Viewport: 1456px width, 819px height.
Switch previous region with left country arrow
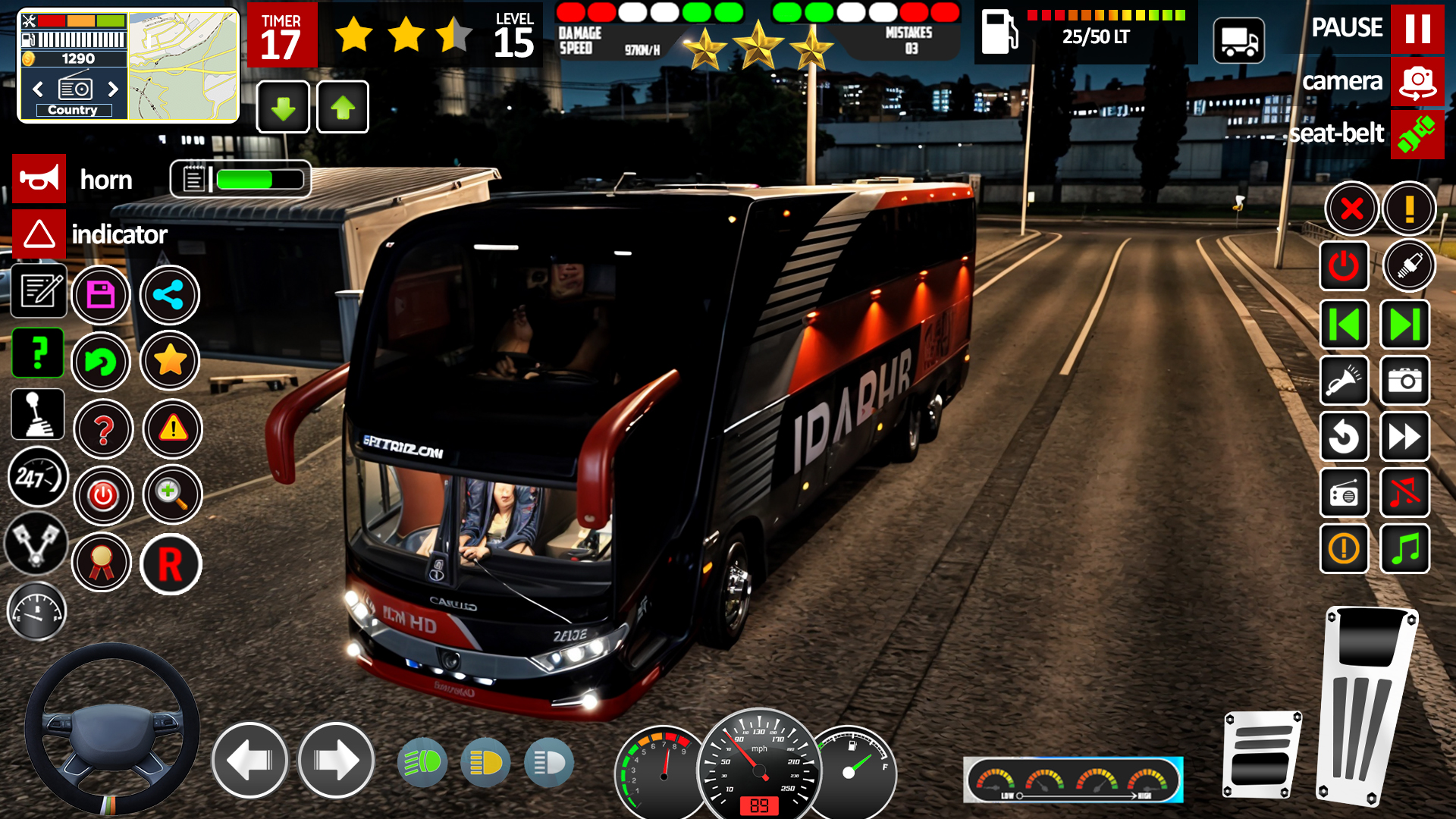point(37,89)
